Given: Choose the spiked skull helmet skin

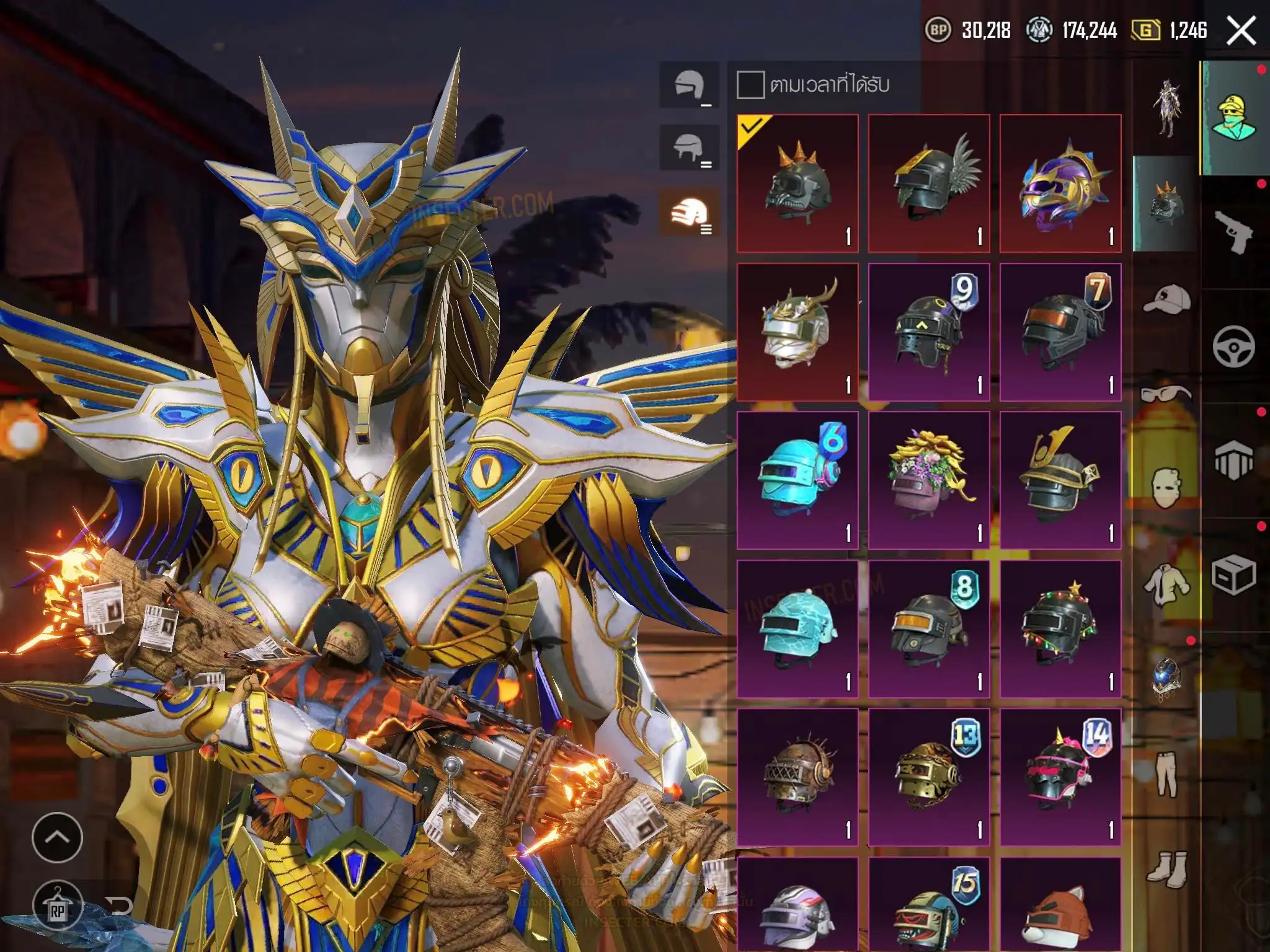Looking at the screenshot, I should tap(797, 183).
